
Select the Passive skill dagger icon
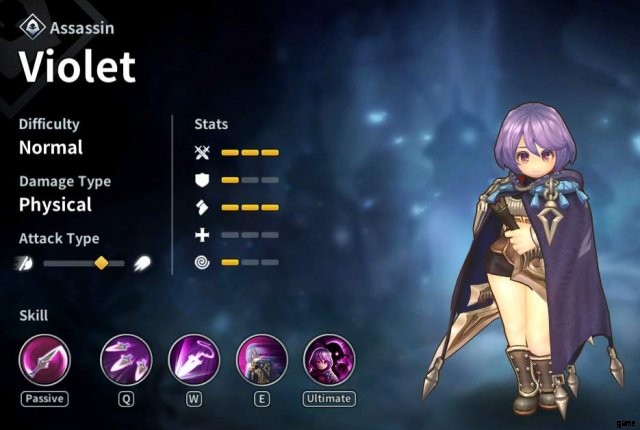45,361
